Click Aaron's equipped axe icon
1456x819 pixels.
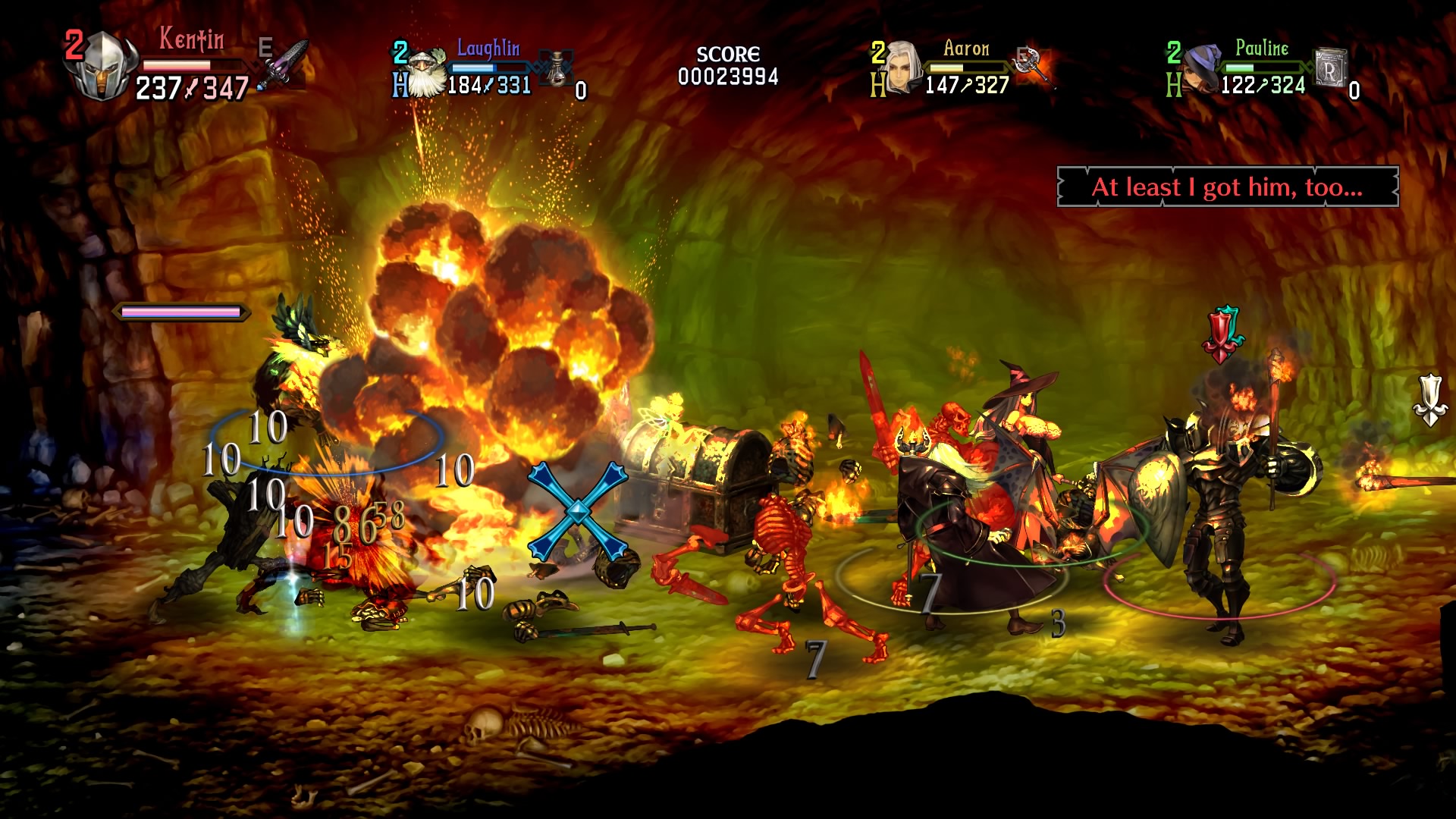tap(1034, 65)
